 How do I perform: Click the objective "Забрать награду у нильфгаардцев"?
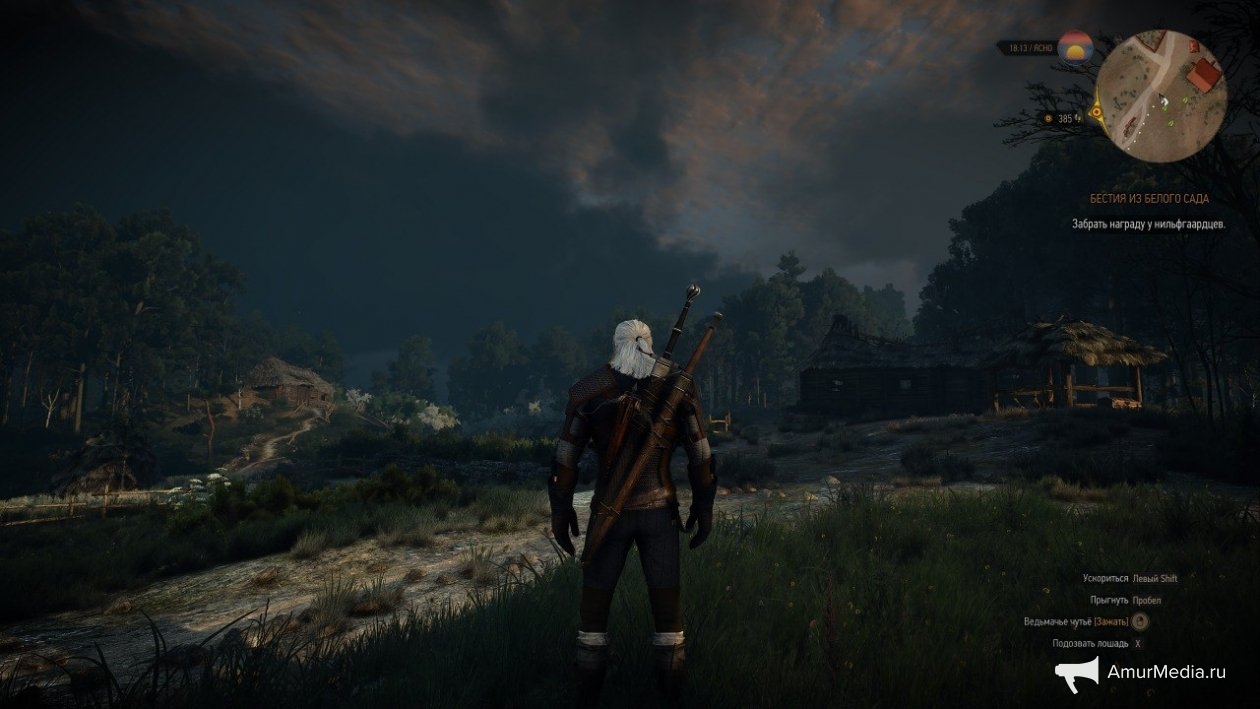[x=1148, y=224]
